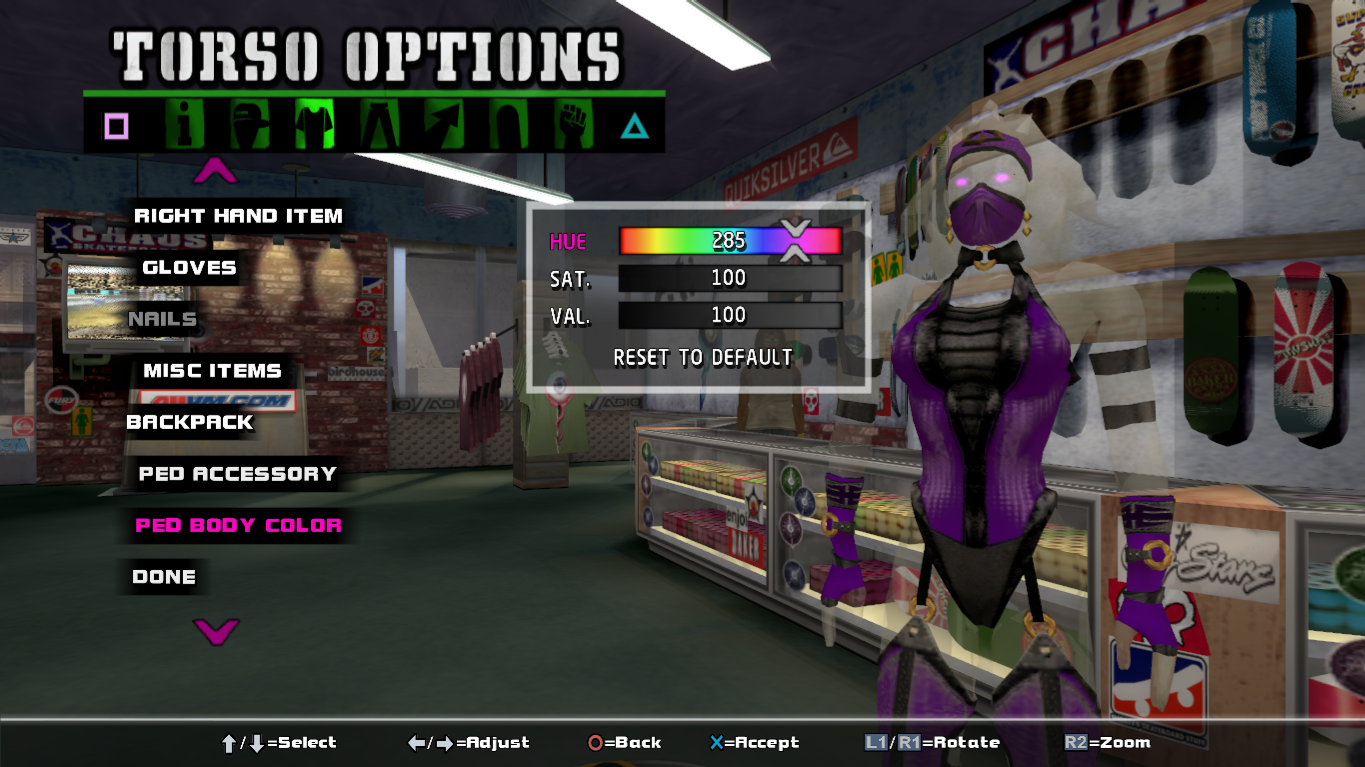Set the Sat. slider value
1365x767 pixels.
[x=729, y=278]
